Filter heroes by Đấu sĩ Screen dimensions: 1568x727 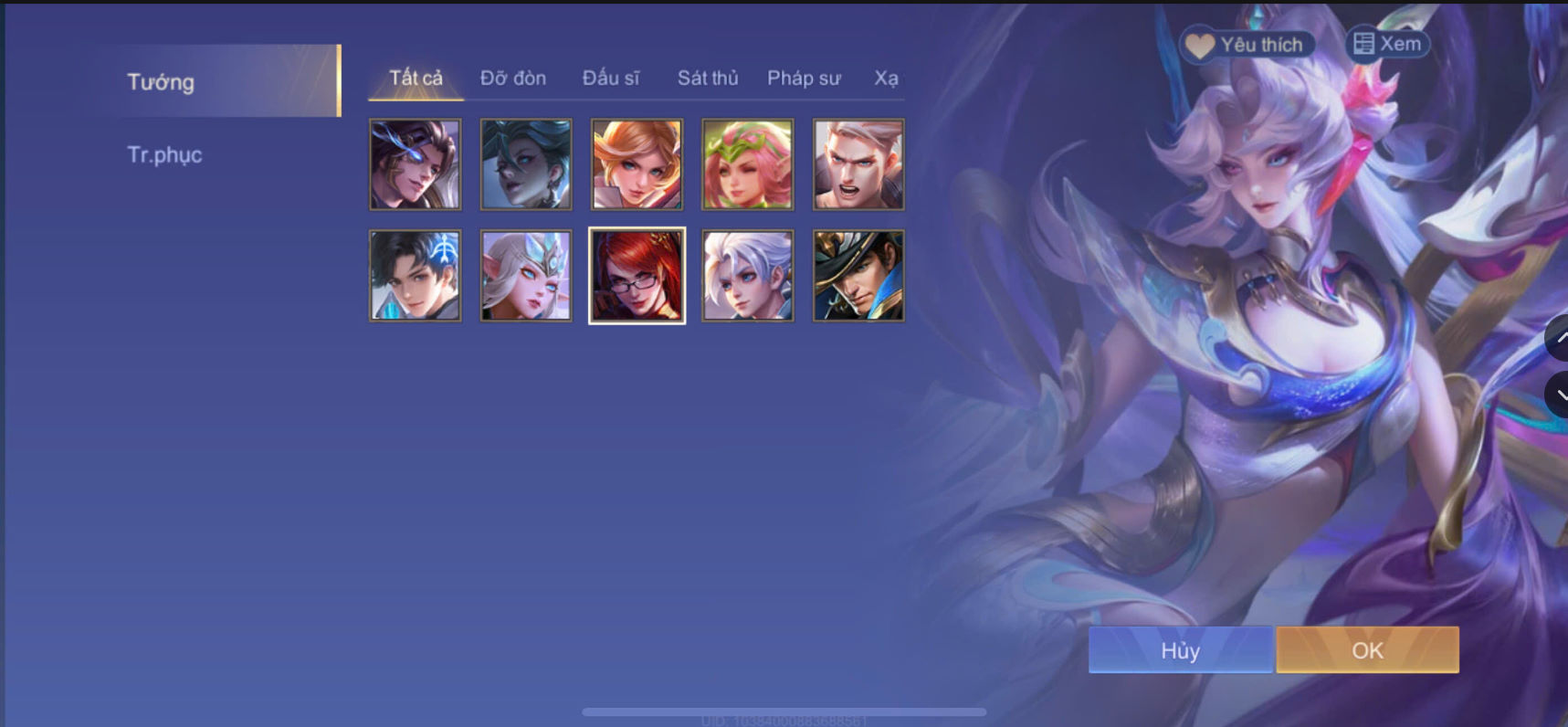tap(614, 79)
